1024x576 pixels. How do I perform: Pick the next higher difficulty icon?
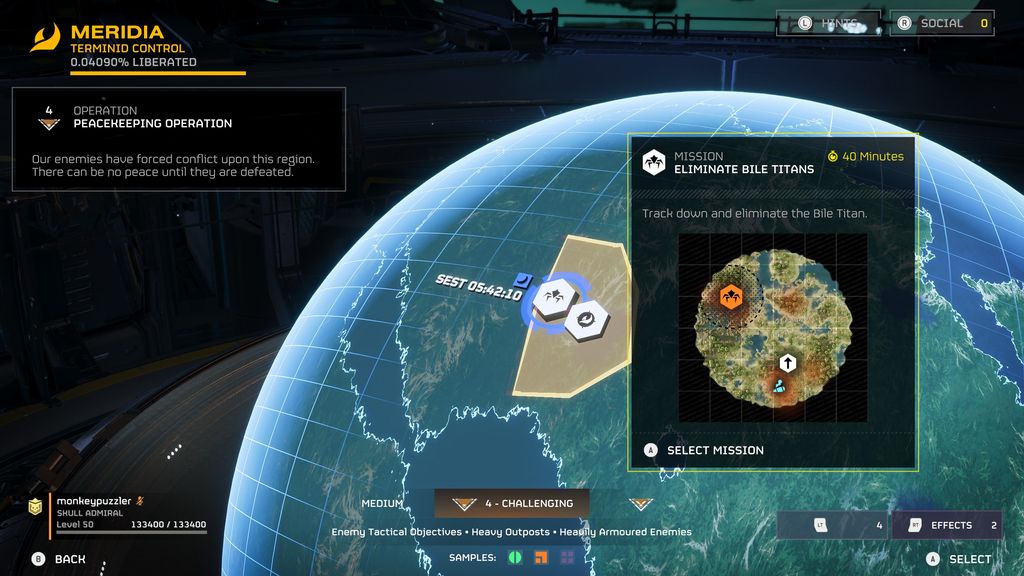click(x=640, y=504)
